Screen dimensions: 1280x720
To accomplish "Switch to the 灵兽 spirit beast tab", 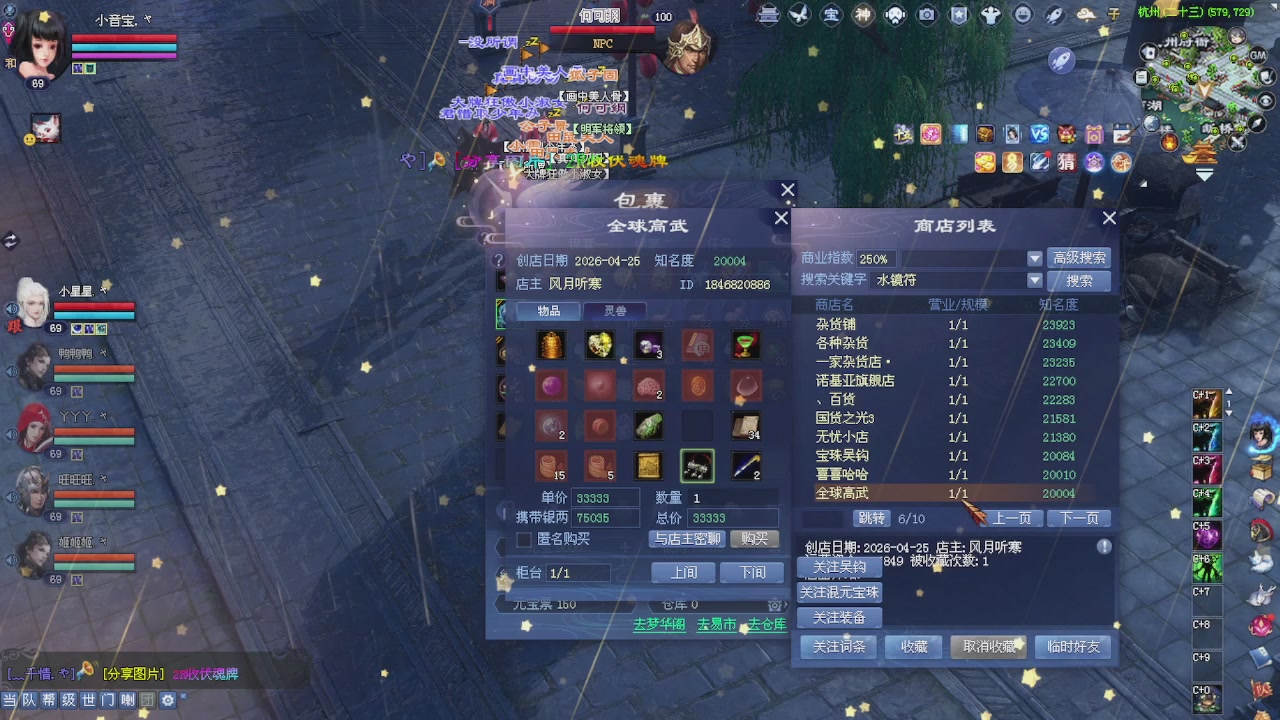I will (x=616, y=310).
